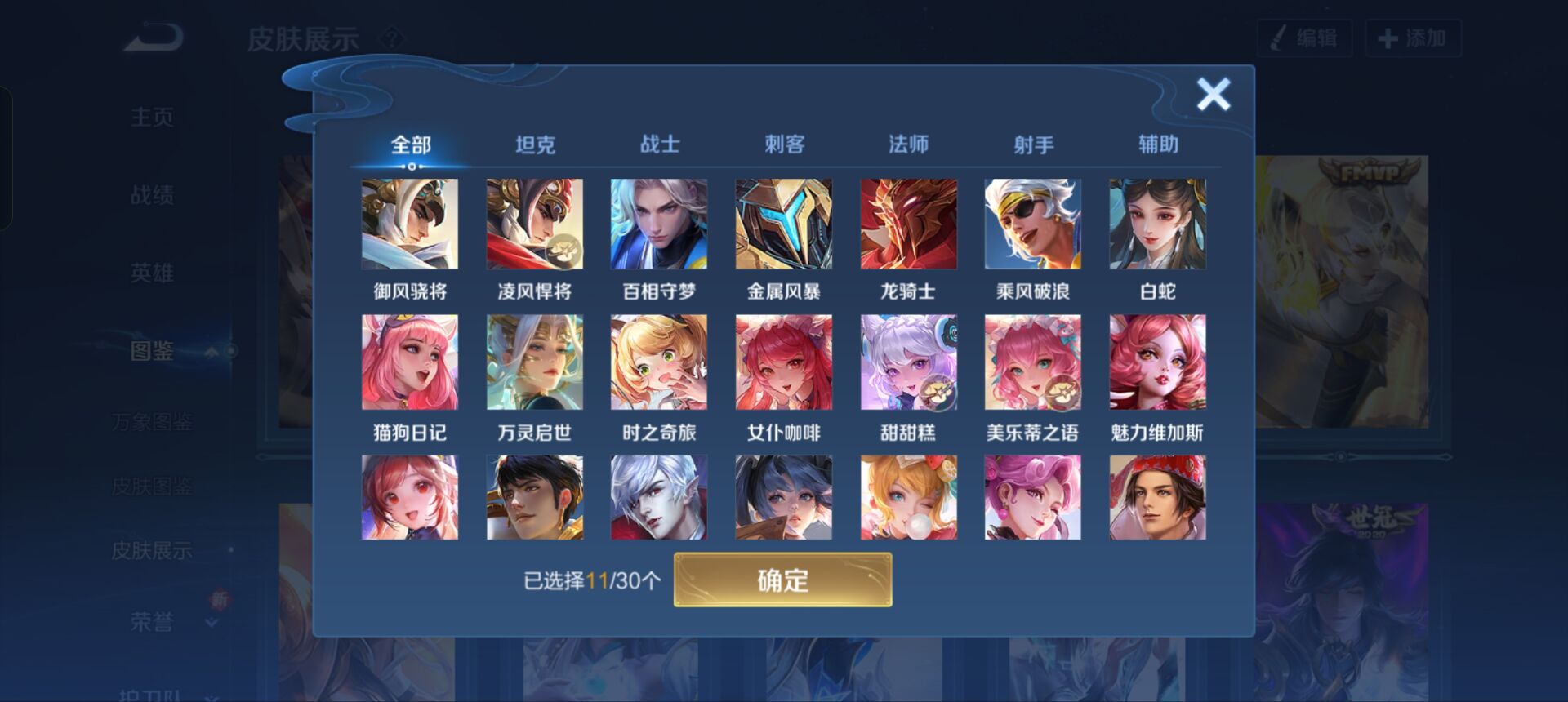Tap the back arrow in the top left corner
The height and width of the screenshot is (702, 1568).
click(x=151, y=37)
